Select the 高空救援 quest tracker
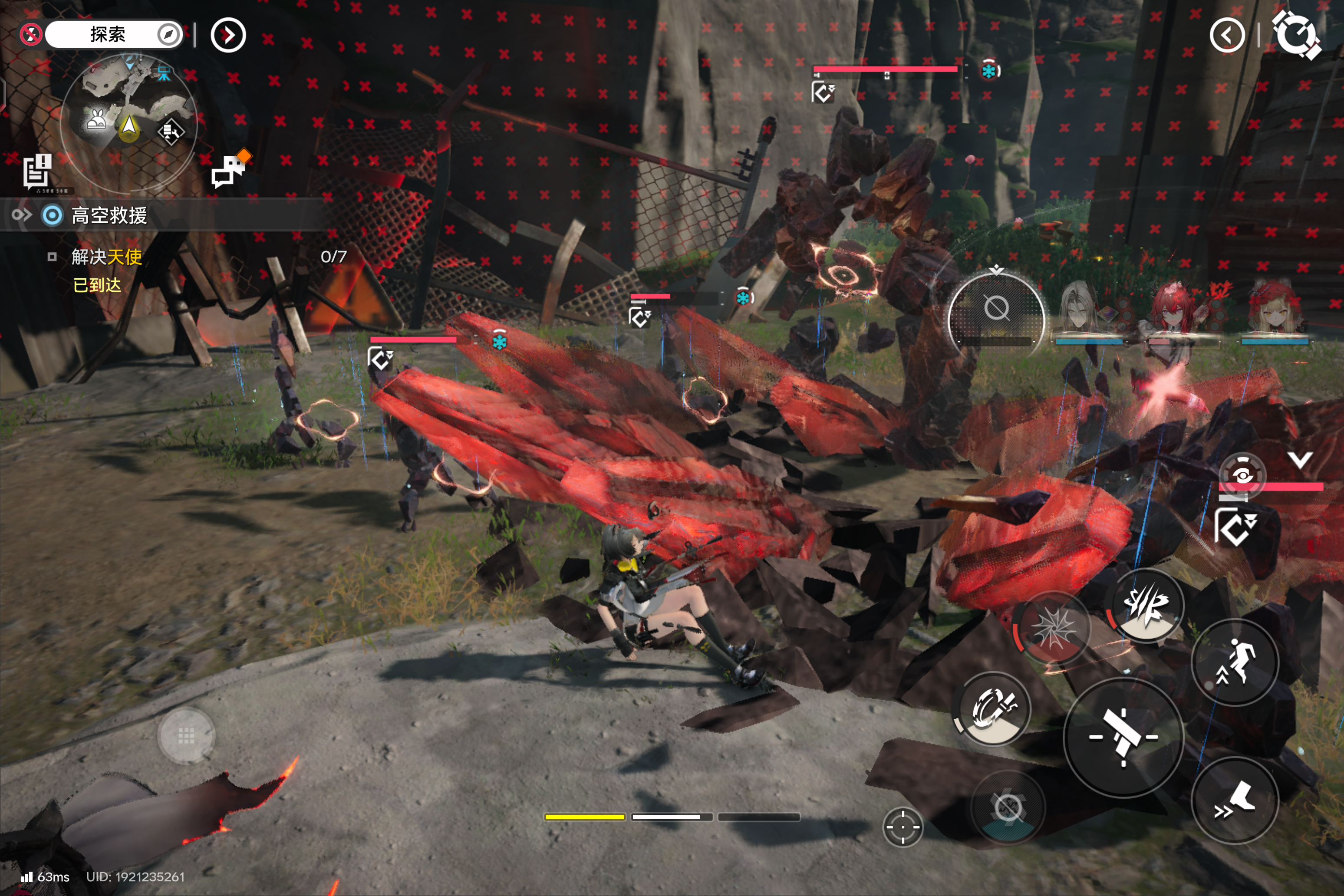 tap(109, 215)
